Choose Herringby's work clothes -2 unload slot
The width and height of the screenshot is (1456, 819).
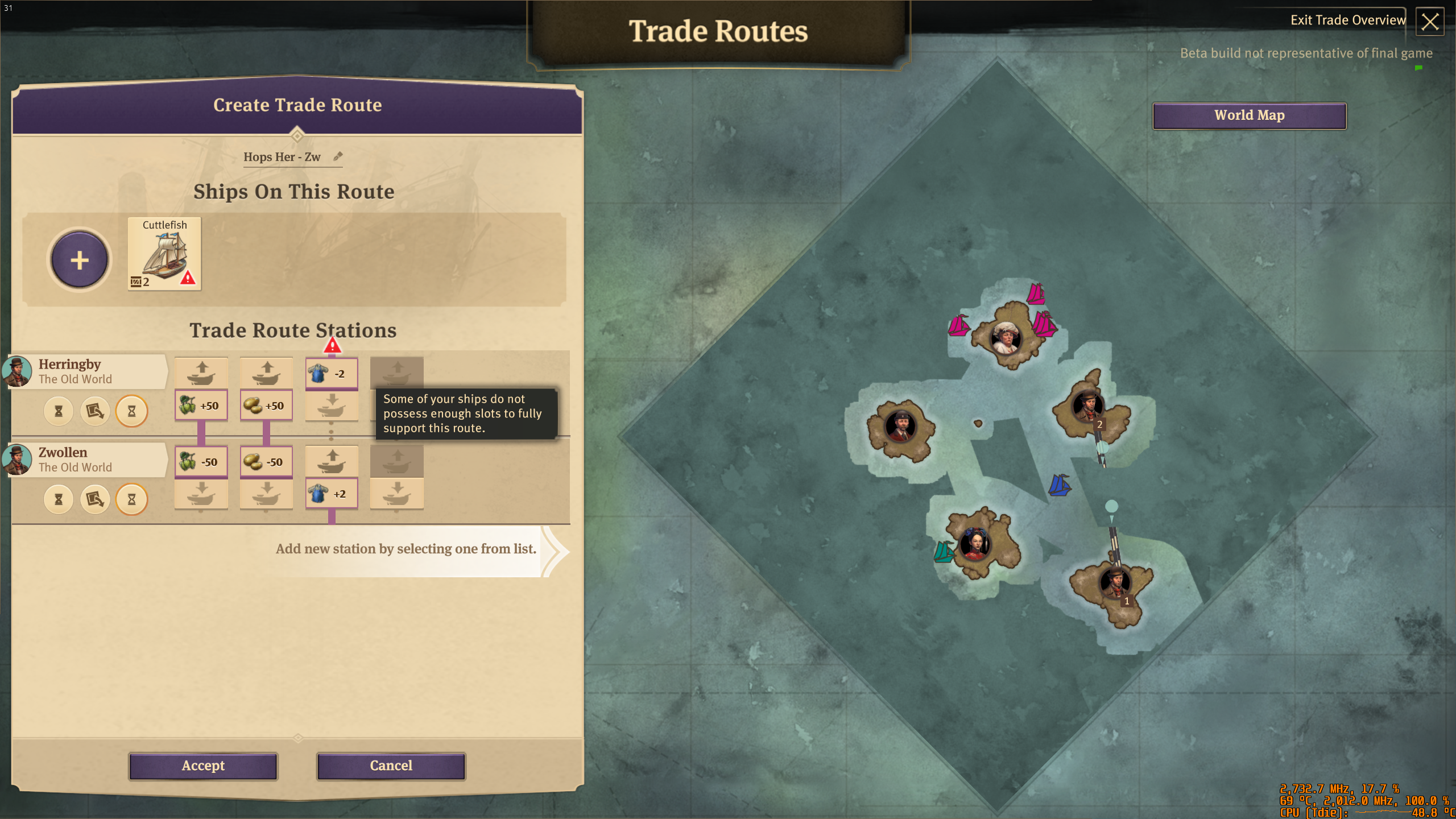pos(332,374)
